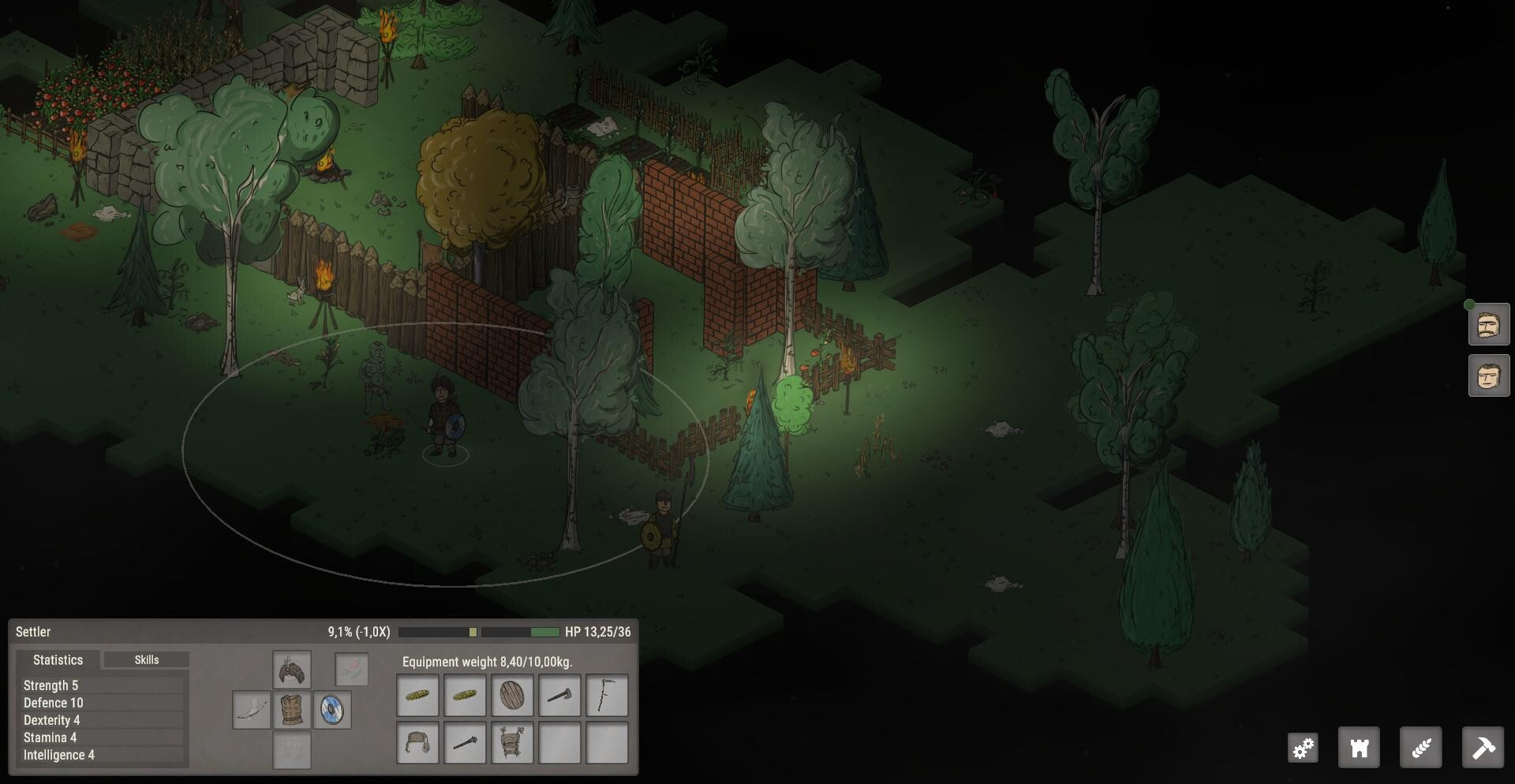Click the wooden backpack frame item

(x=512, y=743)
